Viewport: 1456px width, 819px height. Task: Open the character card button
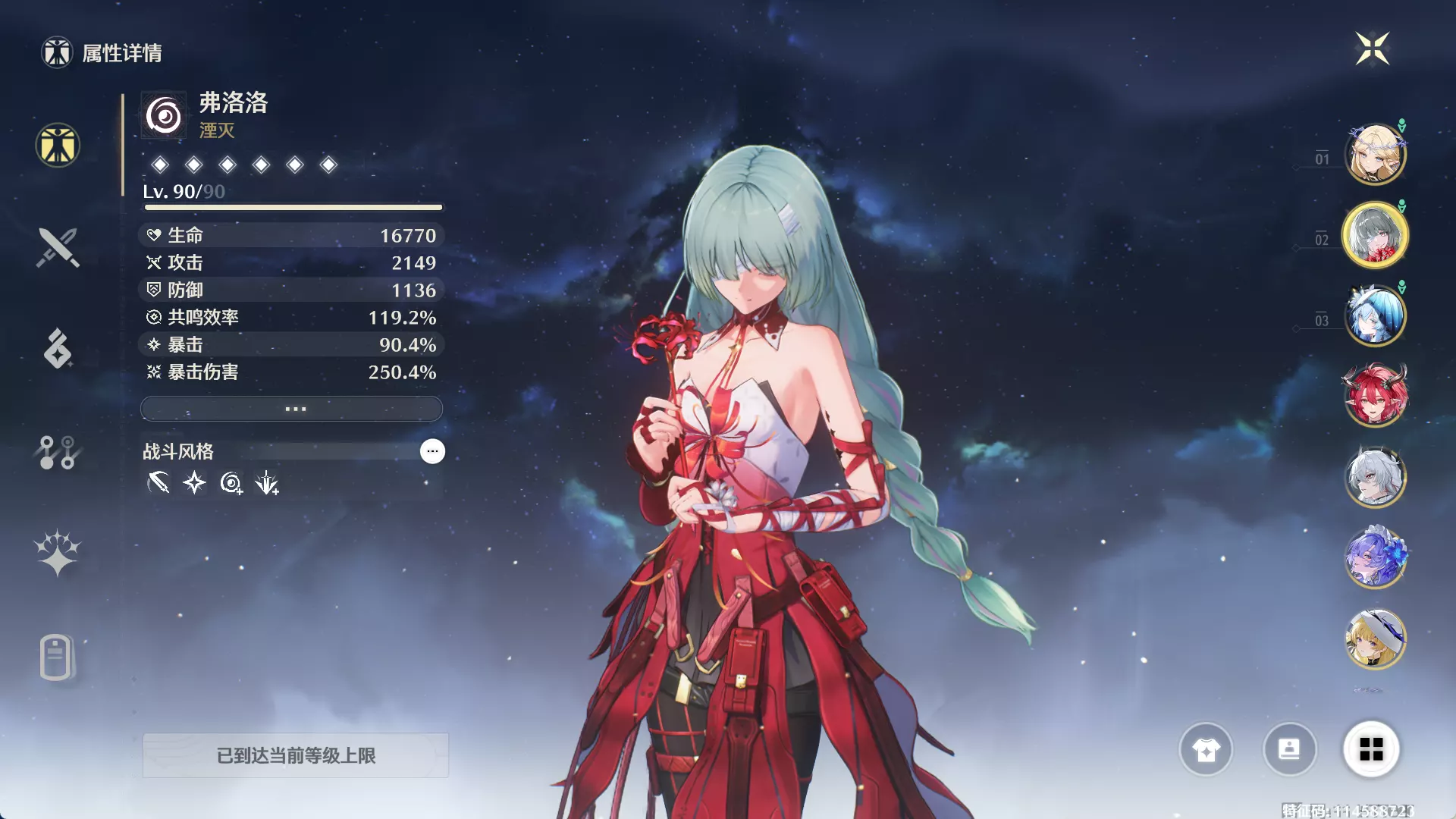(1289, 750)
